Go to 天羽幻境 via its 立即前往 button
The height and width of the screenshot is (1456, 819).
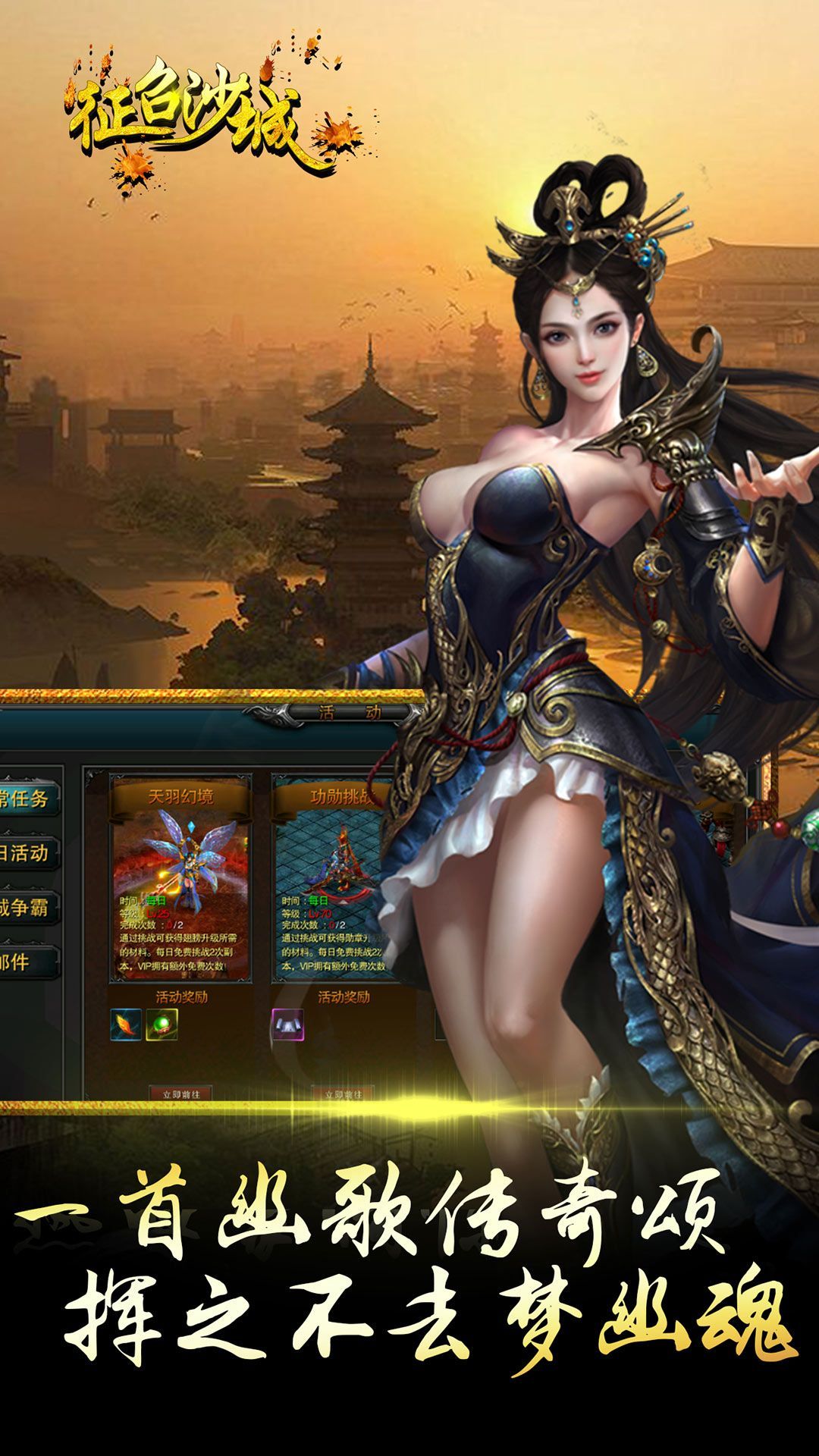tap(180, 1094)
